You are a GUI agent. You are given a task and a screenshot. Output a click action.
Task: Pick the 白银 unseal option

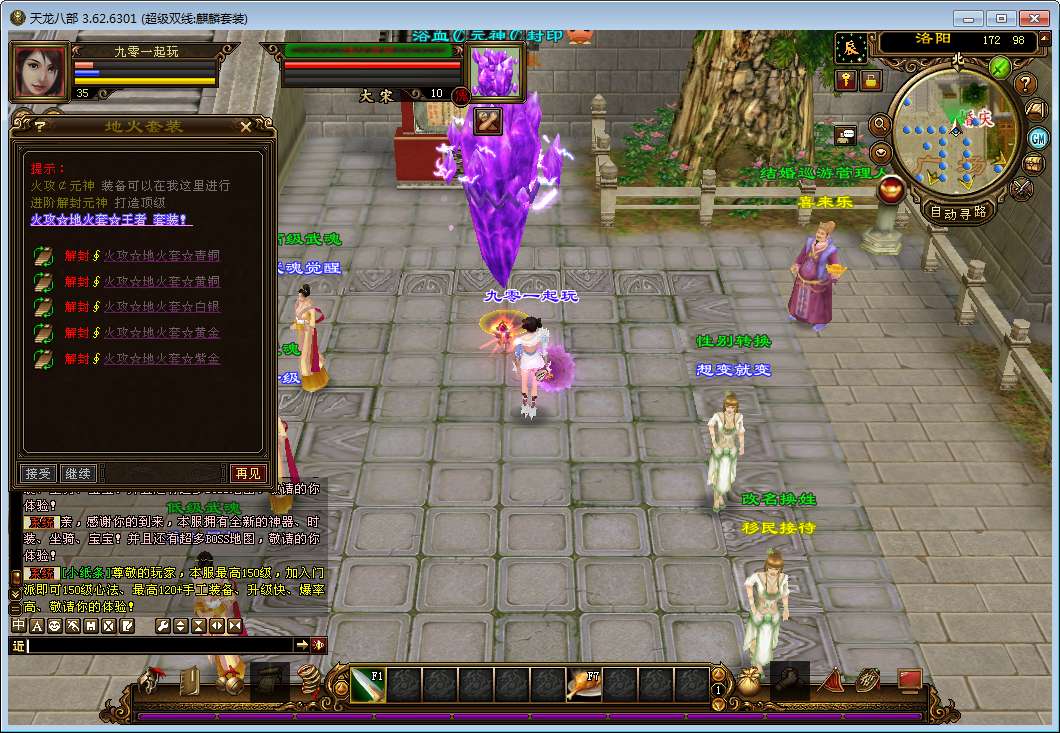point(161,307)
